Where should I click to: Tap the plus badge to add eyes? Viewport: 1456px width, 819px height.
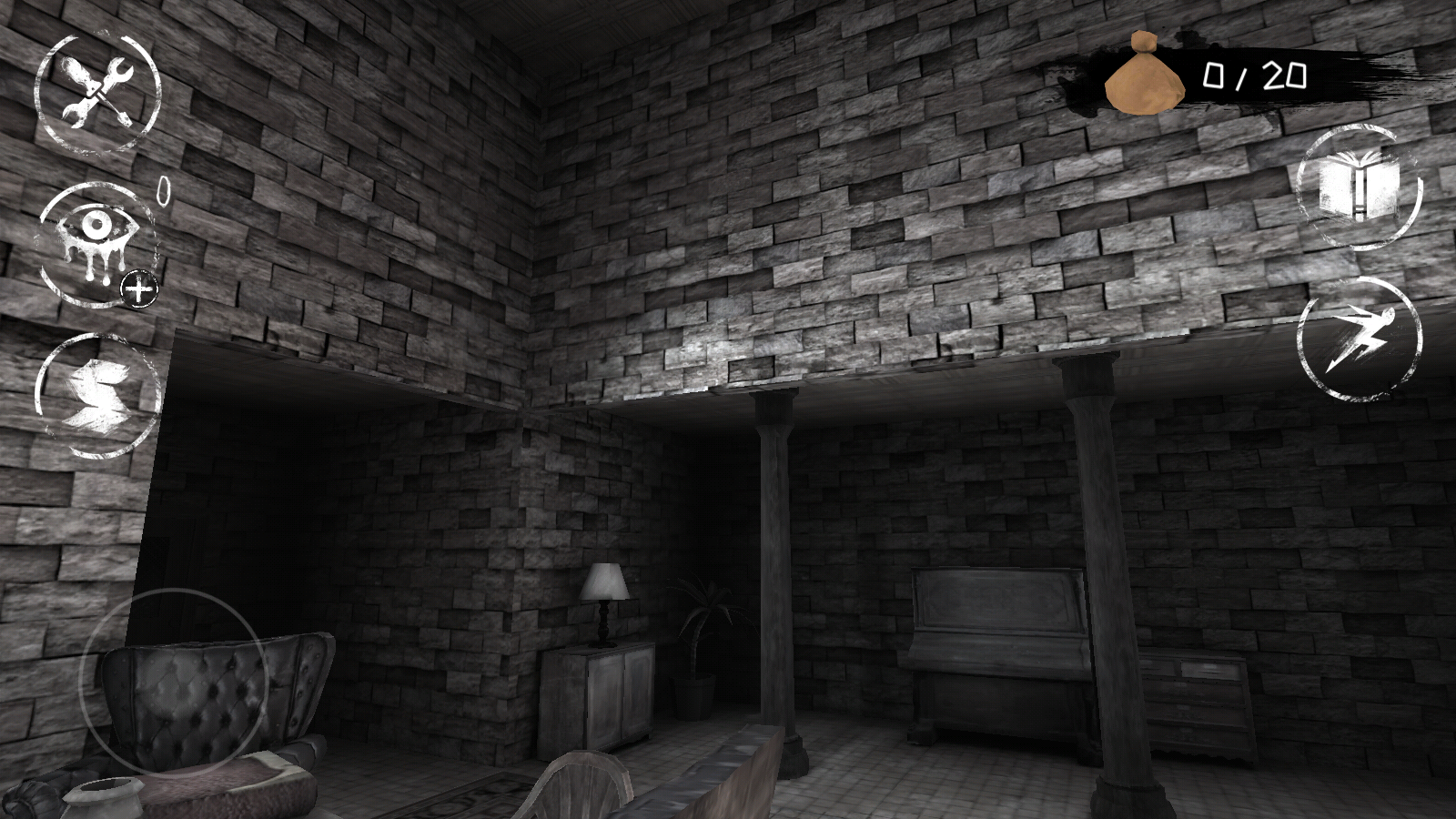140,290
